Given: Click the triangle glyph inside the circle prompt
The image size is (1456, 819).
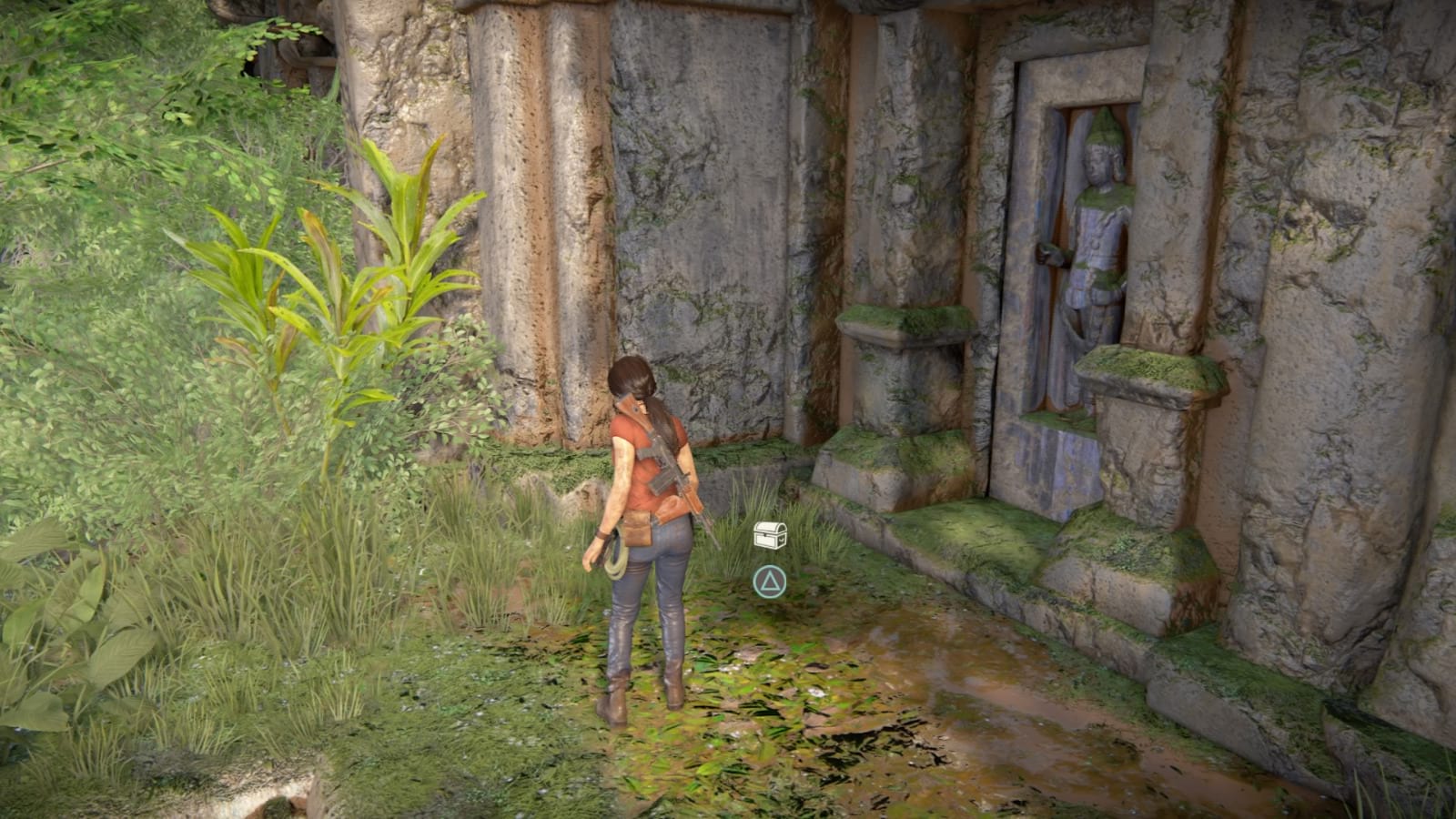Looking at the screenshot, I should pyautogui.click(x=771, y=582).
